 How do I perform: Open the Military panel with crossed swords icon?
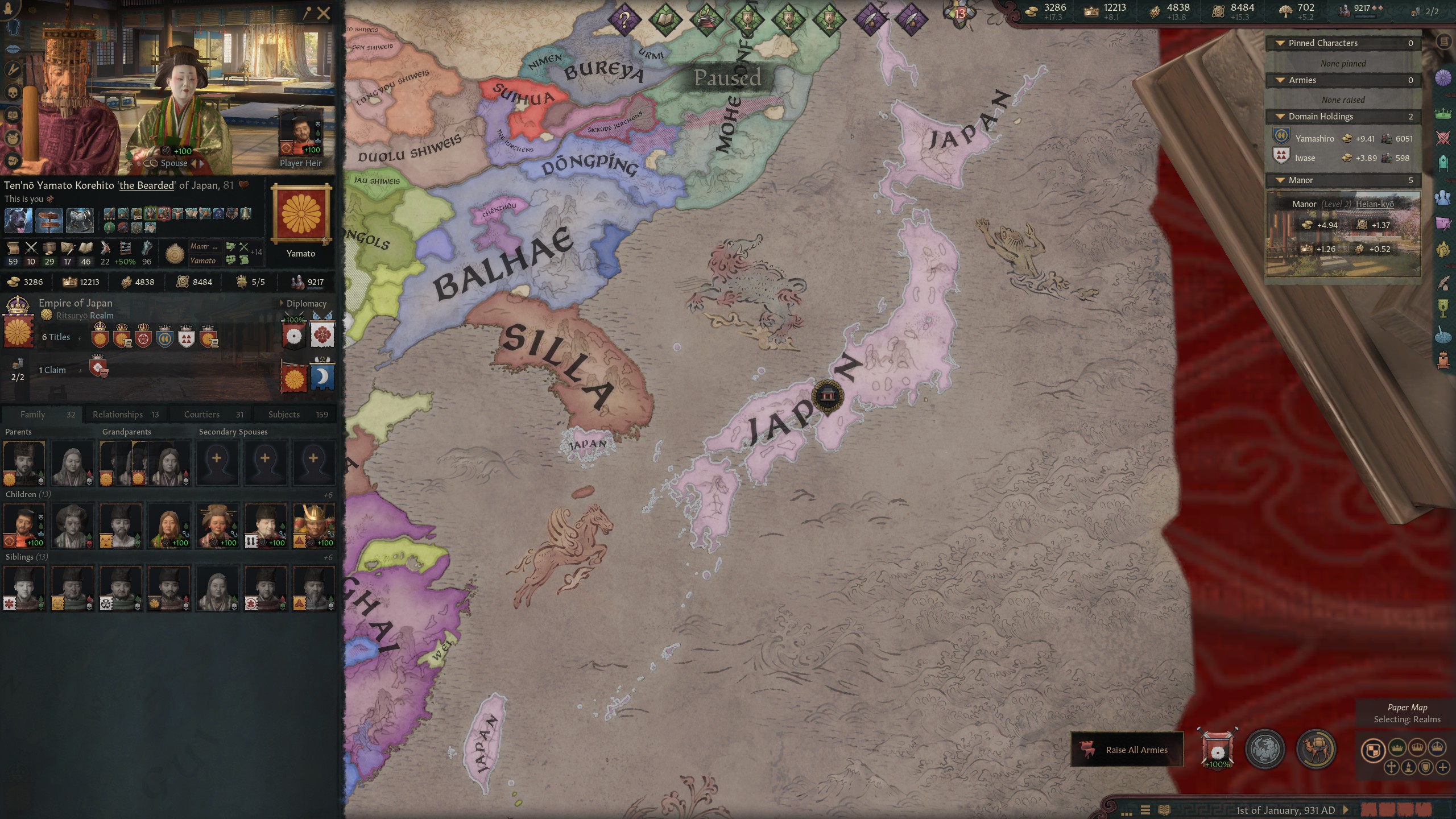click(x=1443, y=135)
